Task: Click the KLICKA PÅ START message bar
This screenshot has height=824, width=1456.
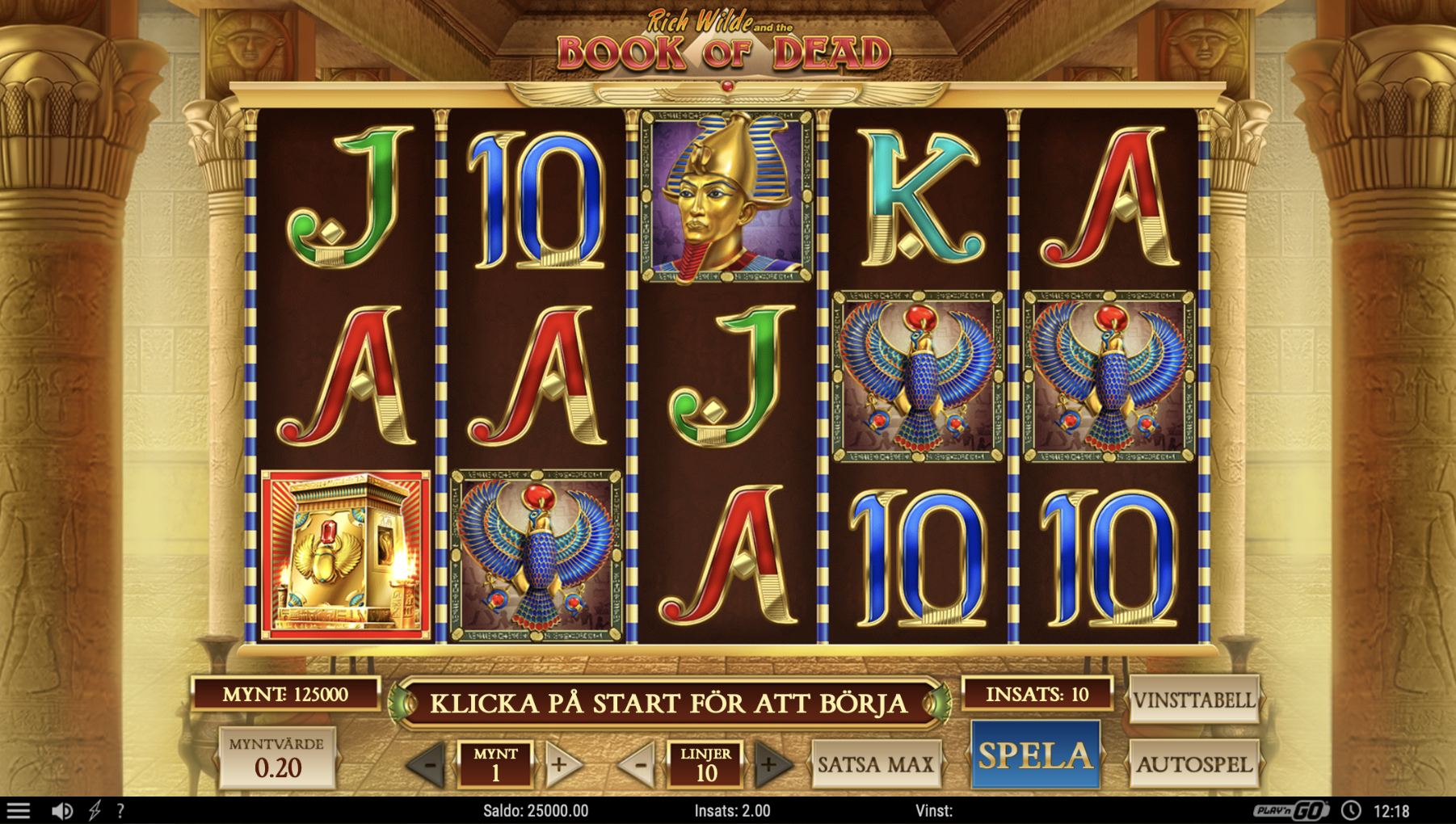Action: (671, 701)
